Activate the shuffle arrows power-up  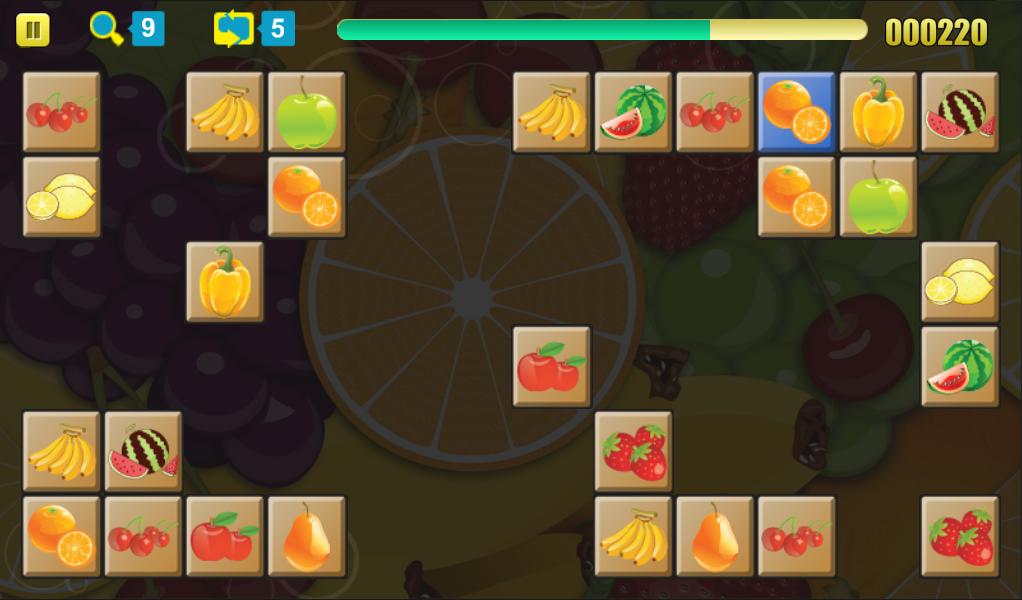(233, 29)
